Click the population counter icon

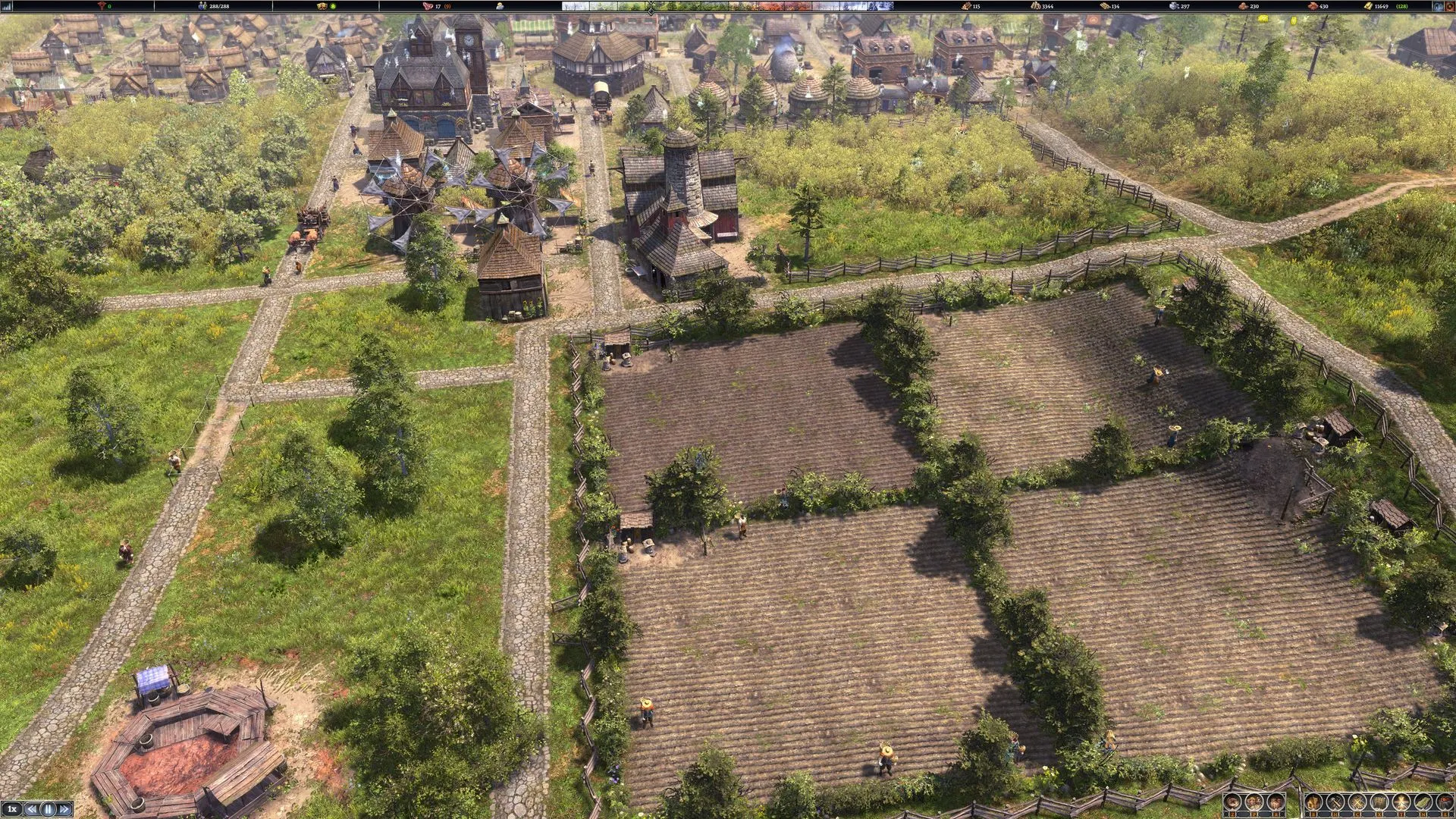(x=203, y=6)
